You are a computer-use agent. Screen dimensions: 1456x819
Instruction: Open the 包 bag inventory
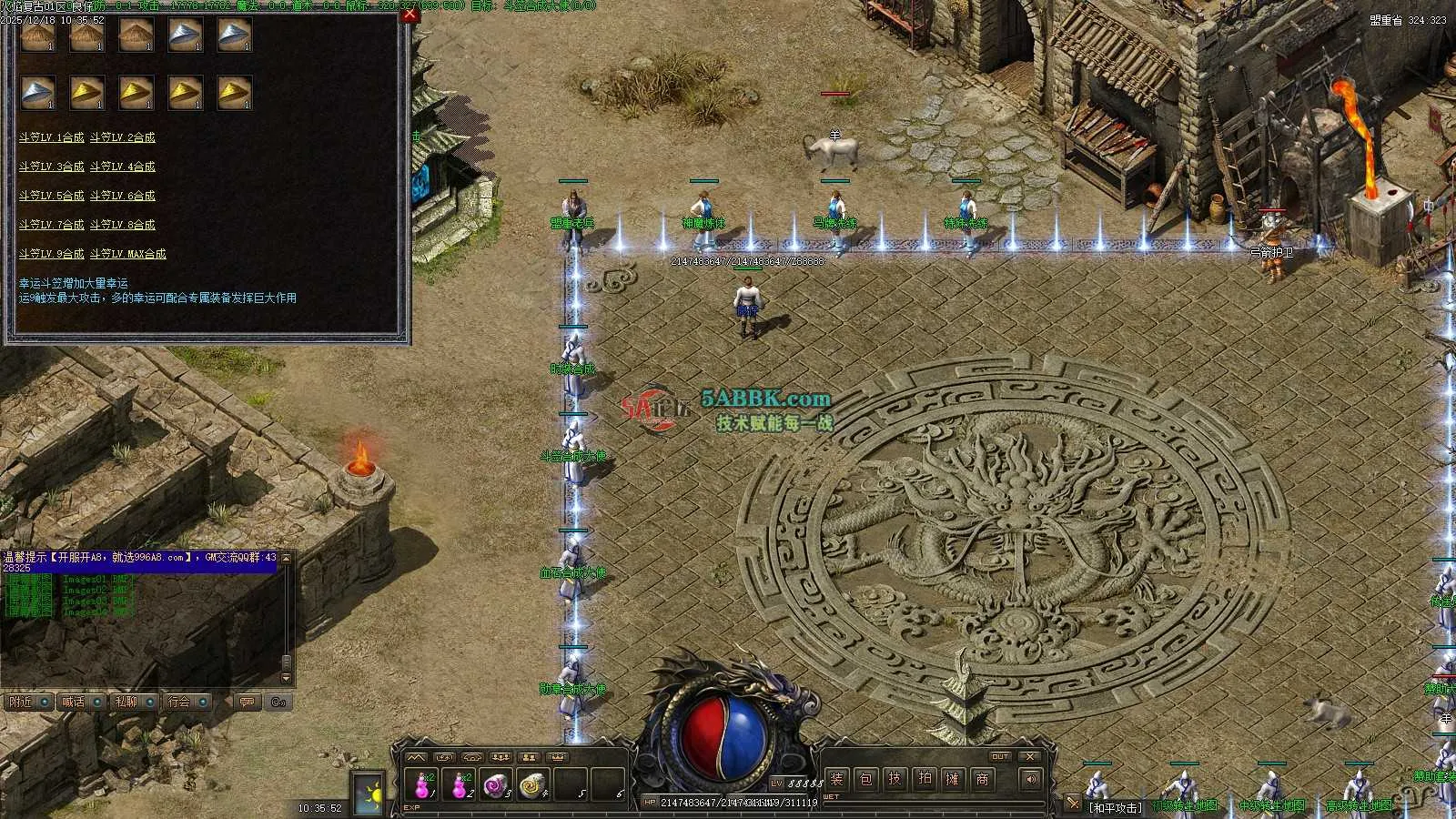866,779
